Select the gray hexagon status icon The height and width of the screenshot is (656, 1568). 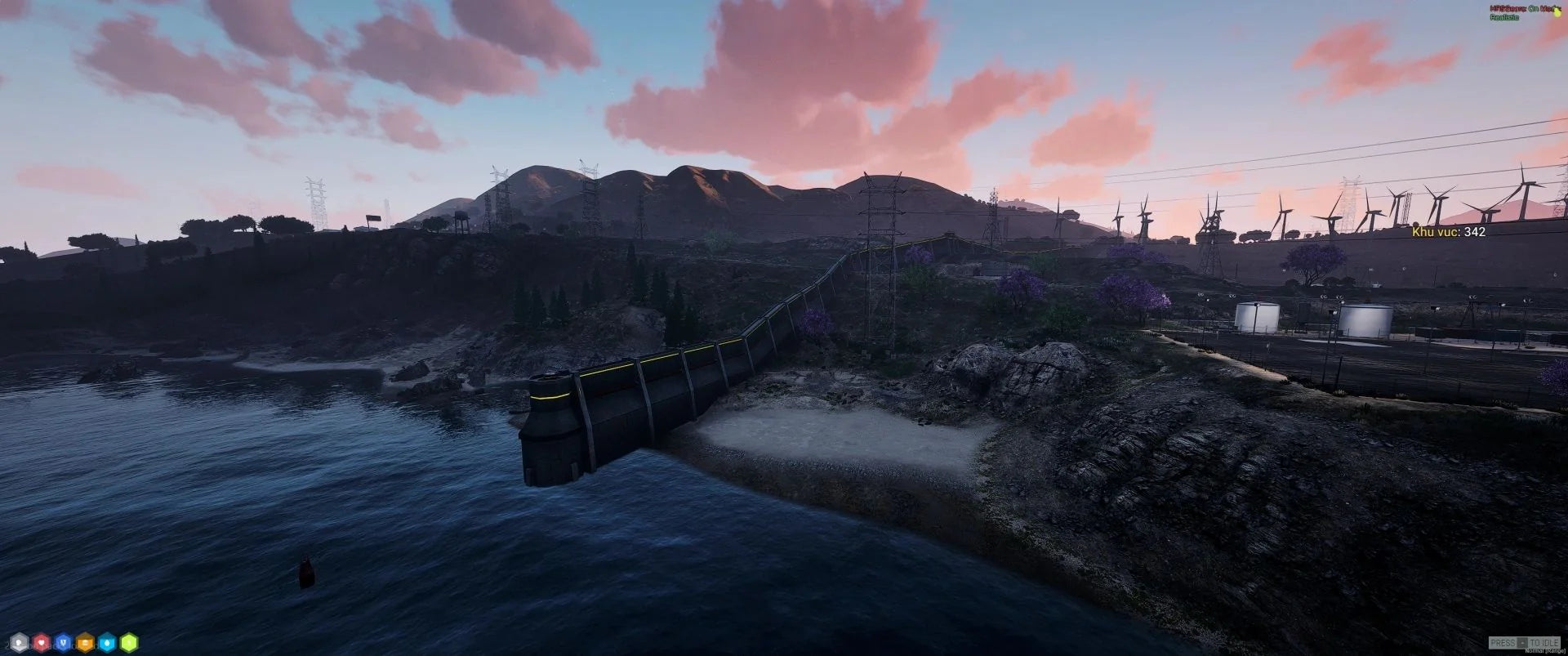click(19, 643)
